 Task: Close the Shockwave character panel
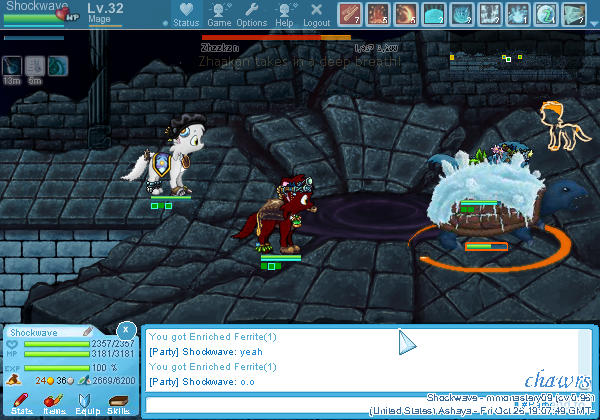tap(125, 329)
